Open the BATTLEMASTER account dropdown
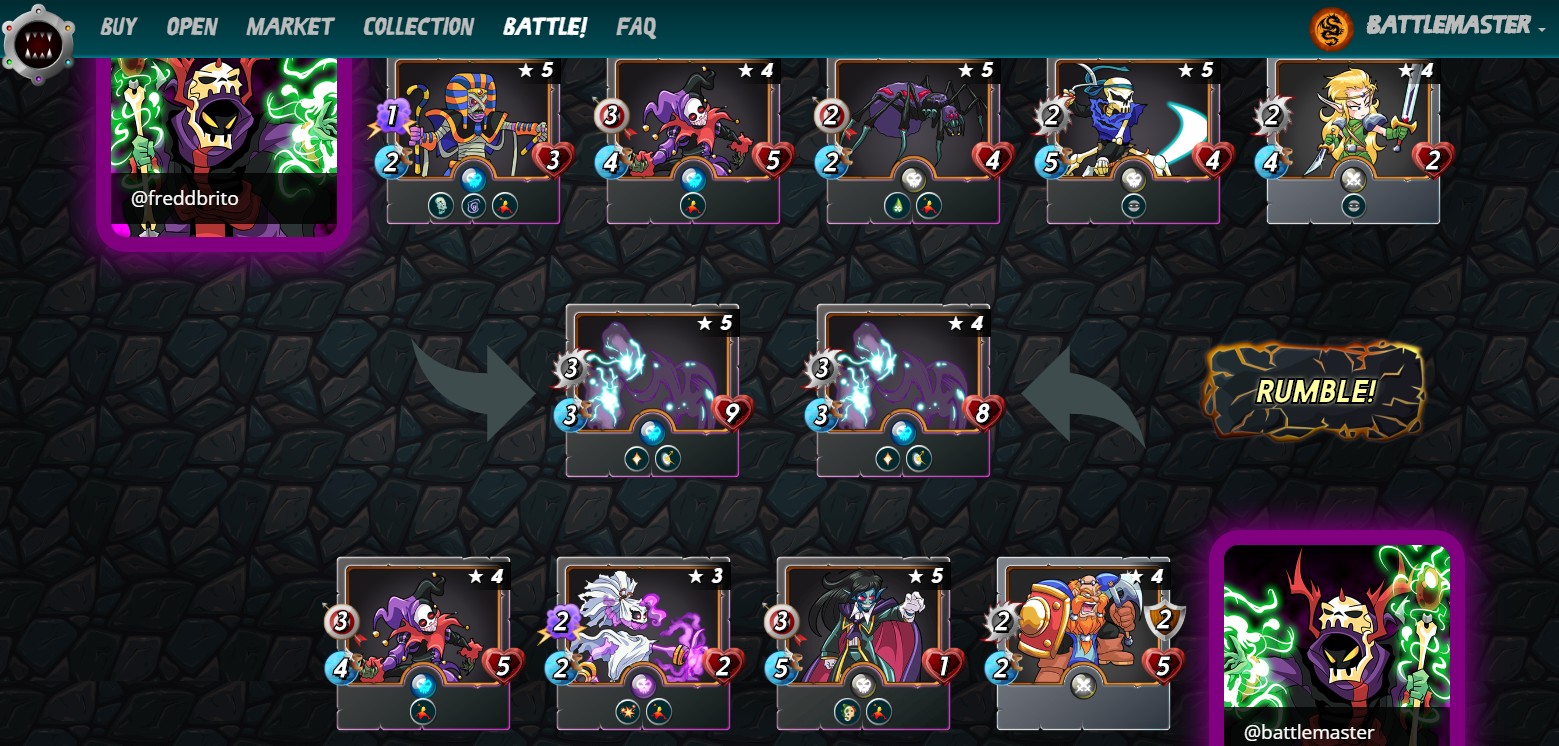This screenshot has height=746, width=1559. (x=1447, y=25)
